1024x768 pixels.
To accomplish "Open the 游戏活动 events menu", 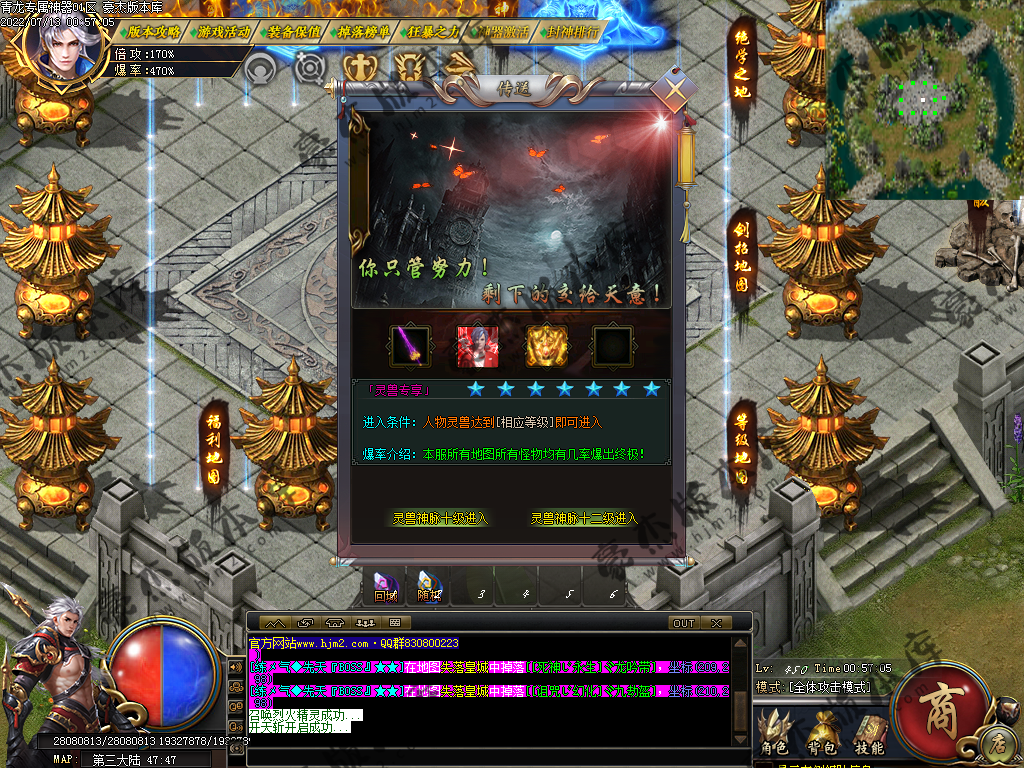I will (x=224, y=32).
